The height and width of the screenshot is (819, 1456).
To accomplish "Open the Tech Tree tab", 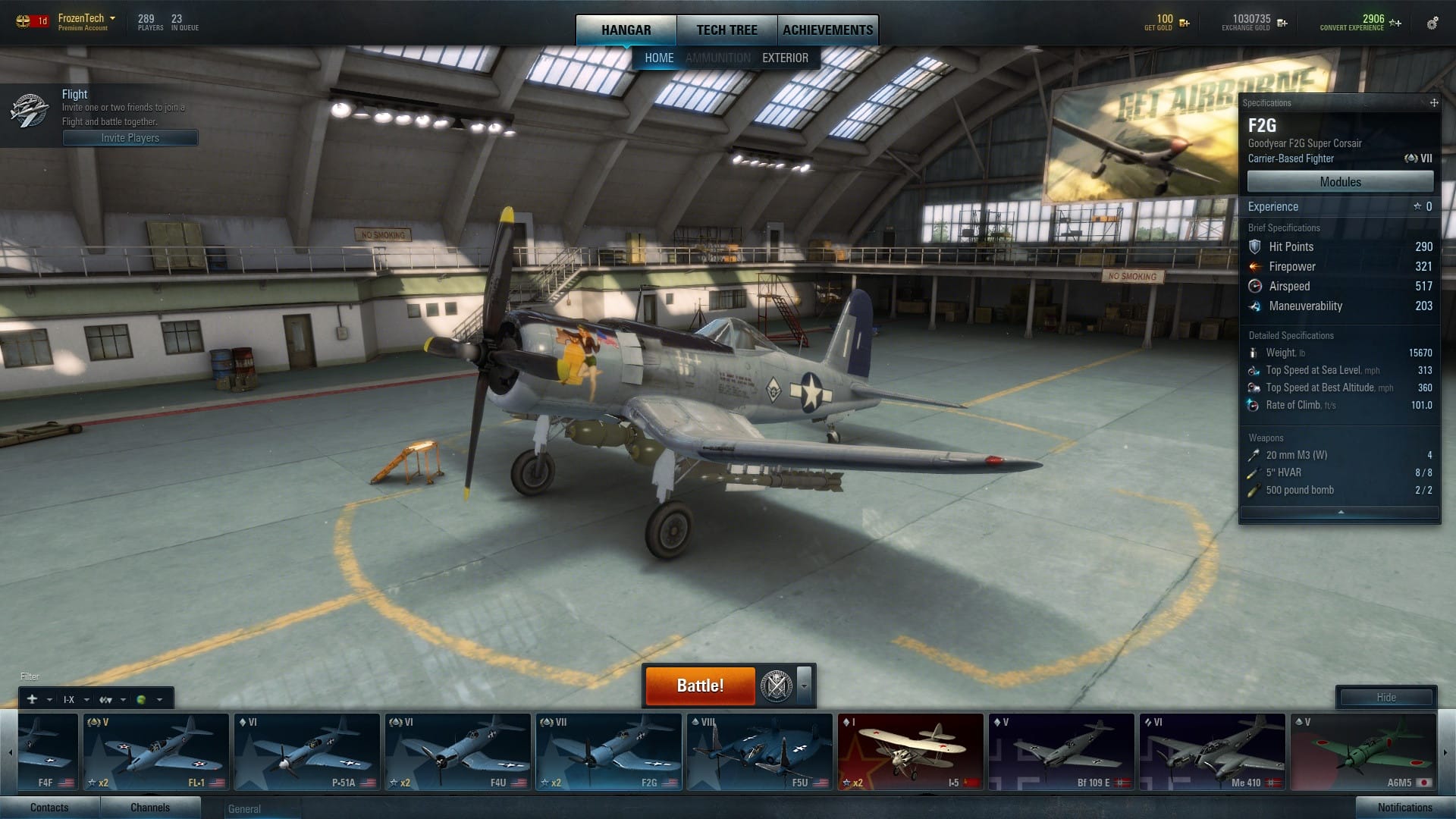I will coord(726,30).
